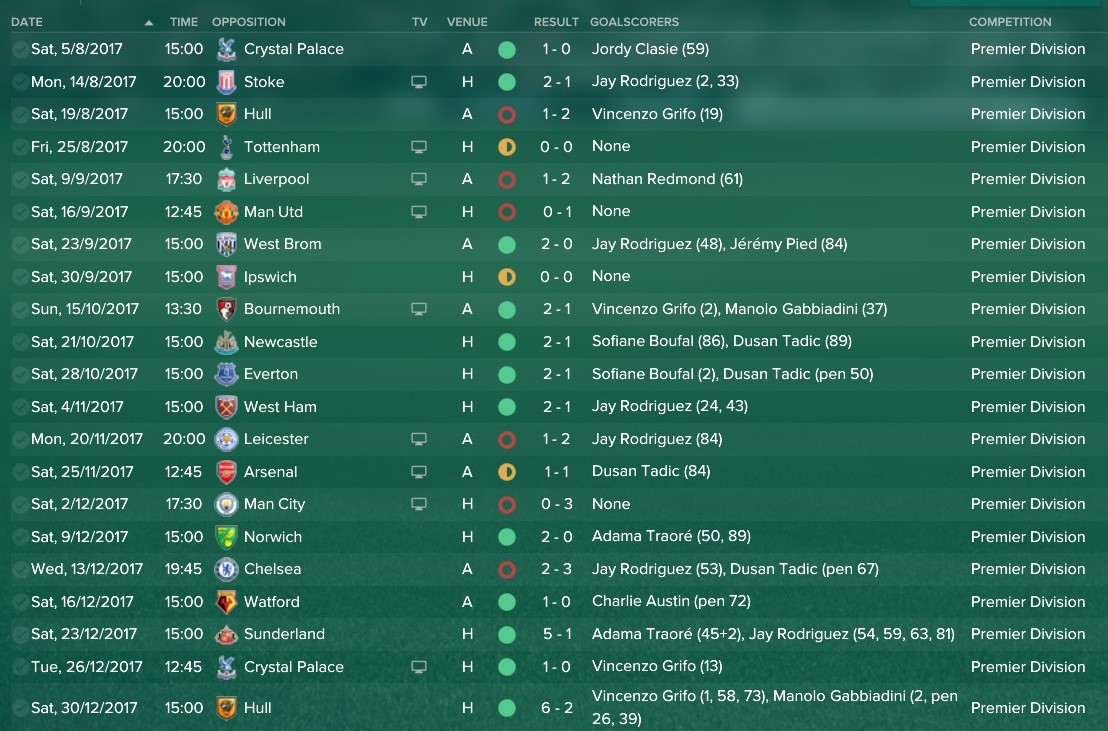This screenshot has height=731, width=1108.
Task: Sort the list by Opposition column
Action: 248,22
